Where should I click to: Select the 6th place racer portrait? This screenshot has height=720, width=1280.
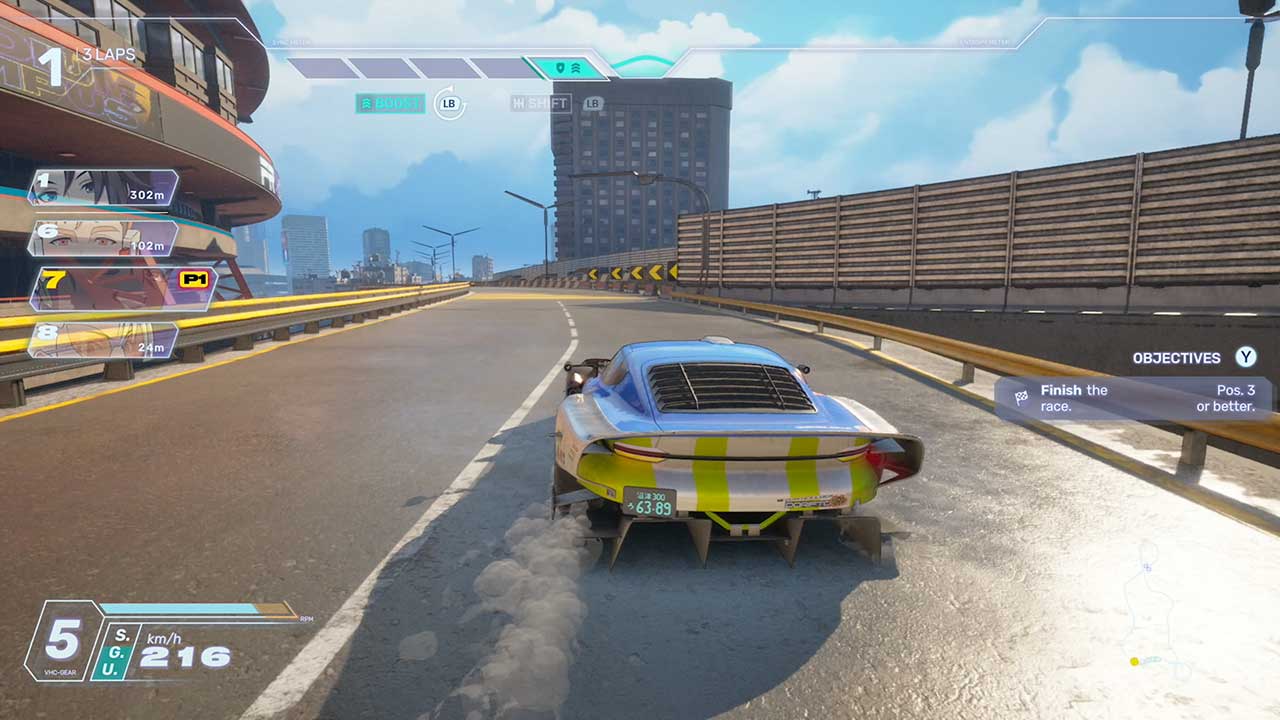tap(80, 239)
